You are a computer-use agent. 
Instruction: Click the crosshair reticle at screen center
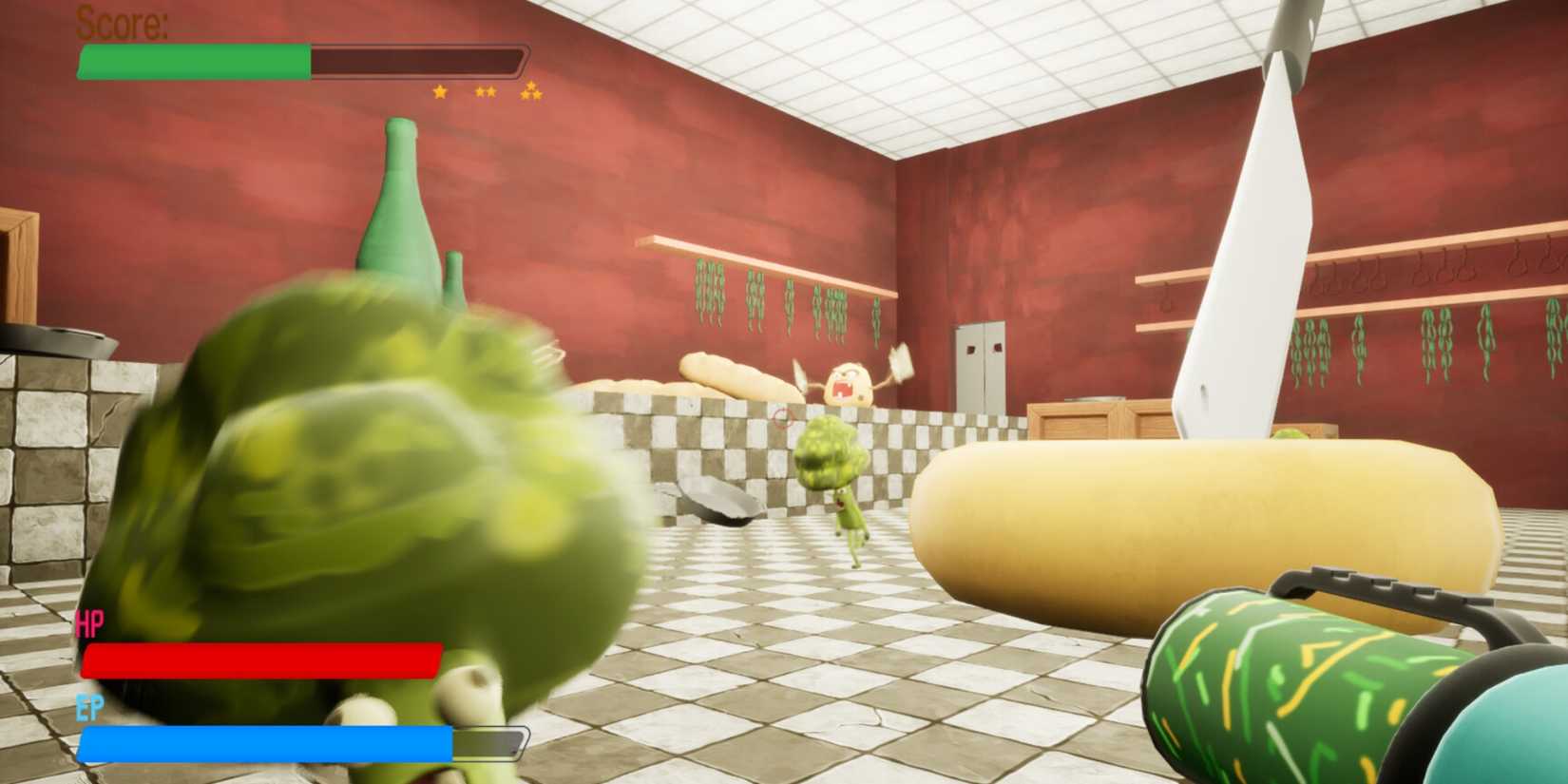click(x=782, y=416)
